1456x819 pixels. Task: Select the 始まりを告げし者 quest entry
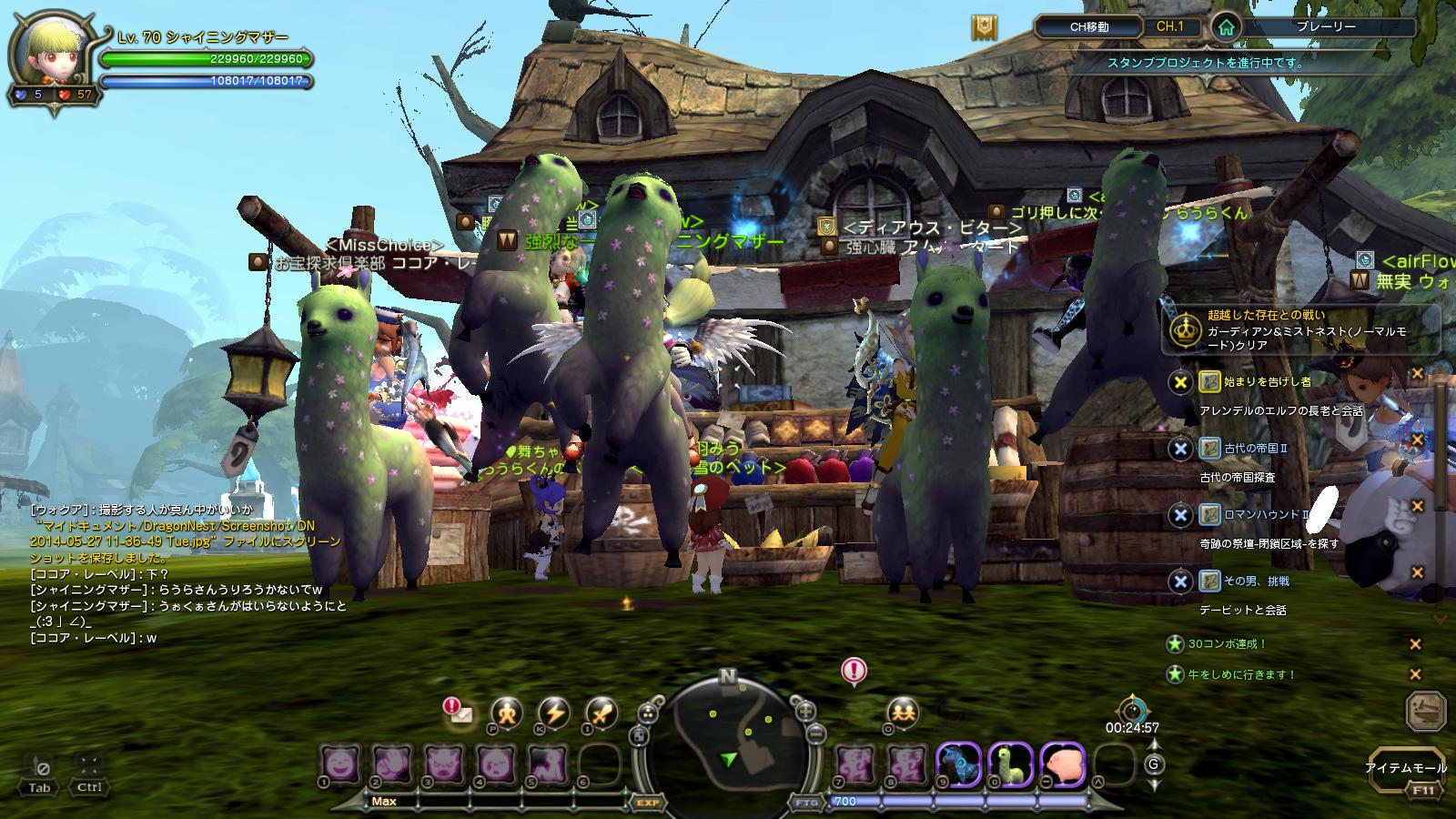[x=1256, y=381]
